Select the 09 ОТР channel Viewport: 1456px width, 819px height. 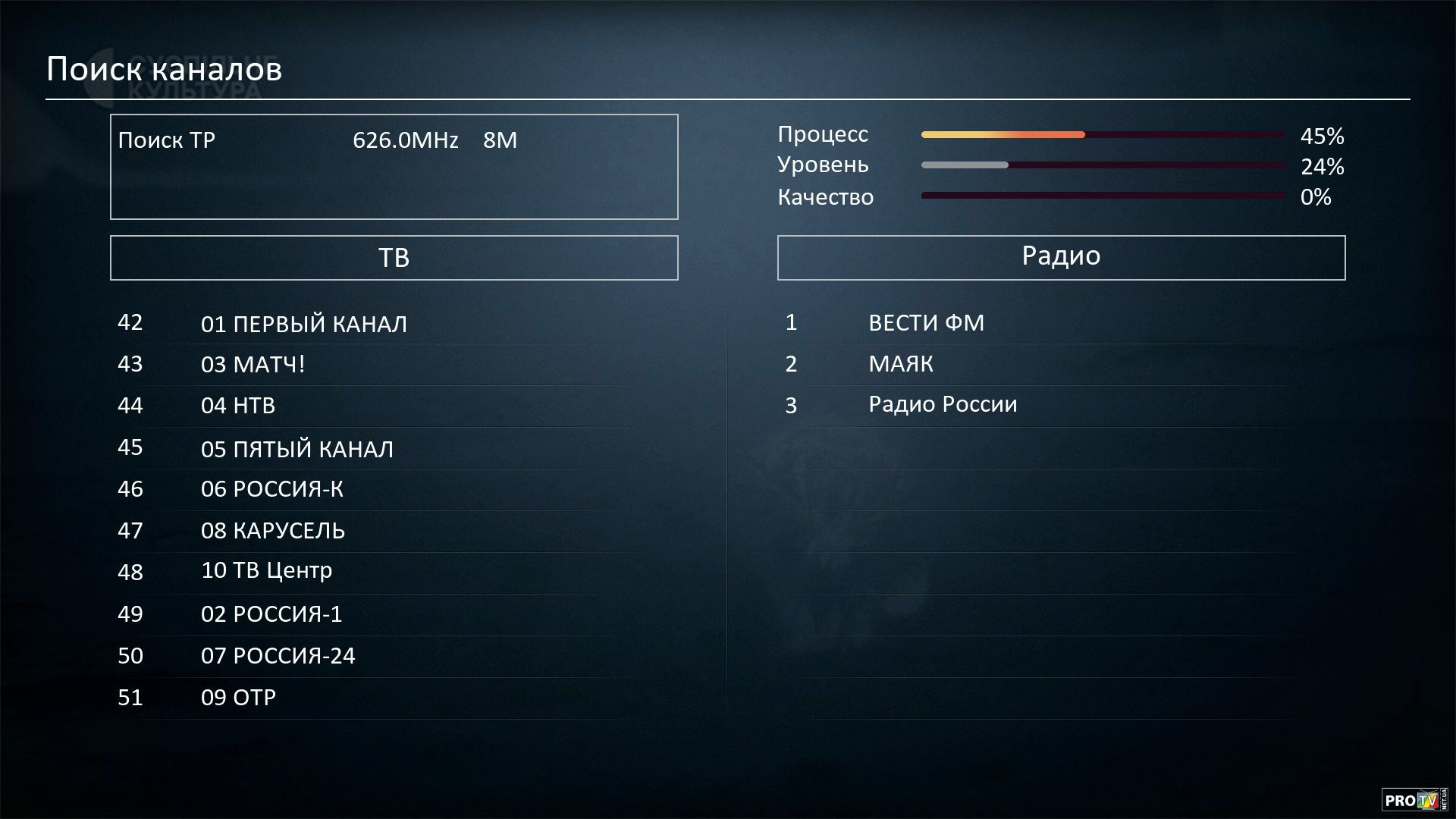click(x=238, y=697)
